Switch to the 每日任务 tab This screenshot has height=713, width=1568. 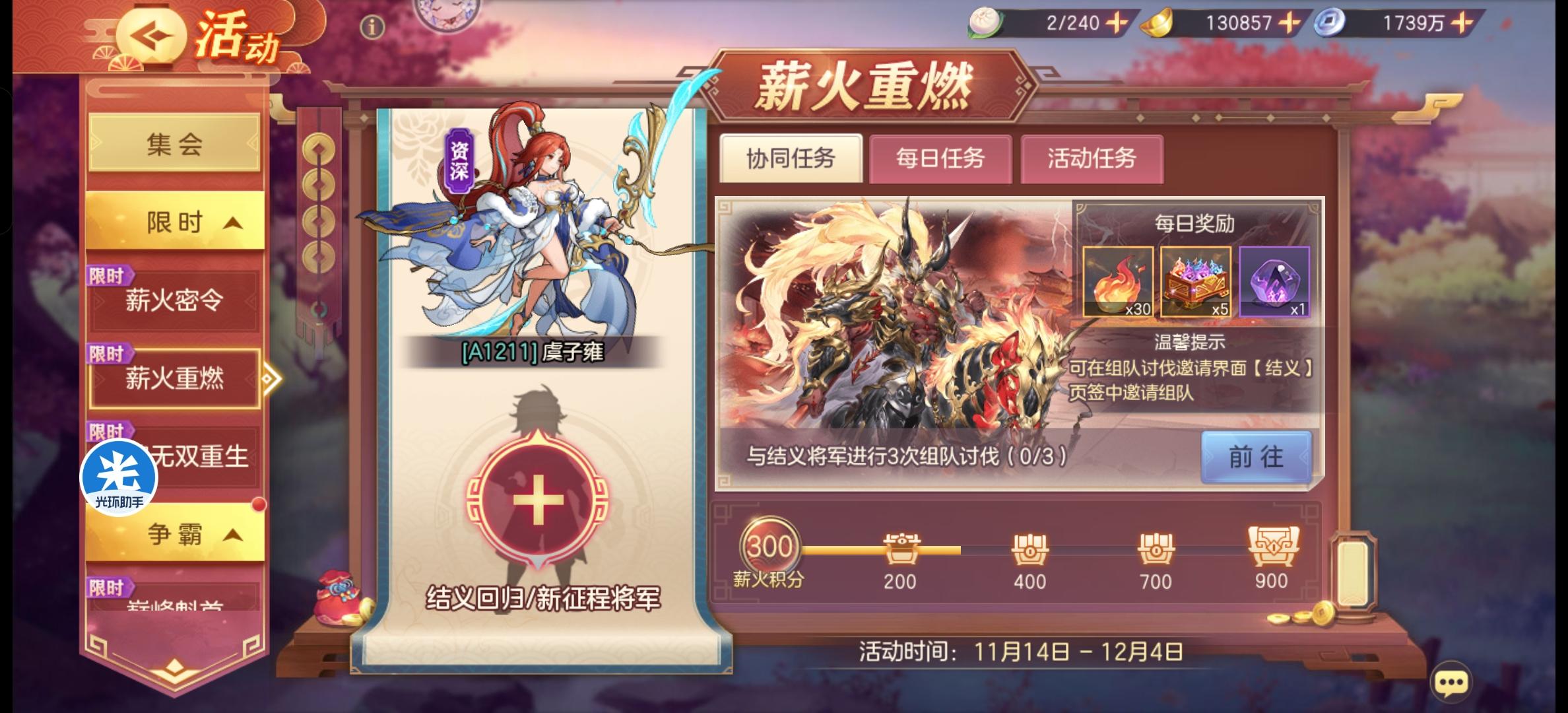[x=940, y=159]
